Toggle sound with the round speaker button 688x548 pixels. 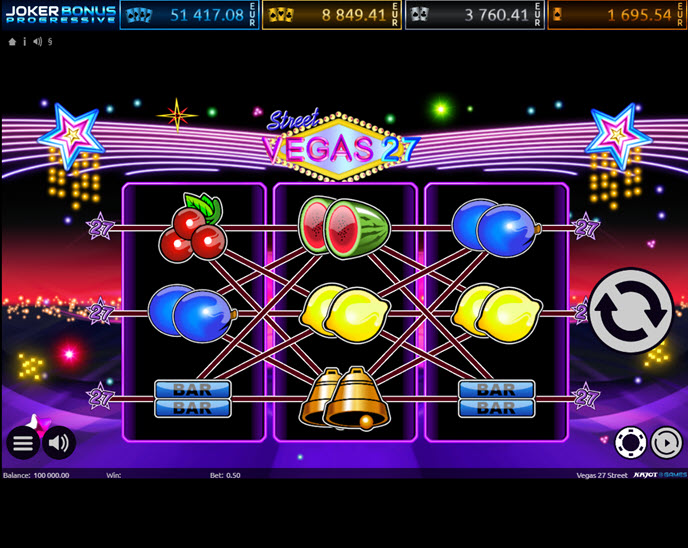pyautogui.click(x=59, y=442)
